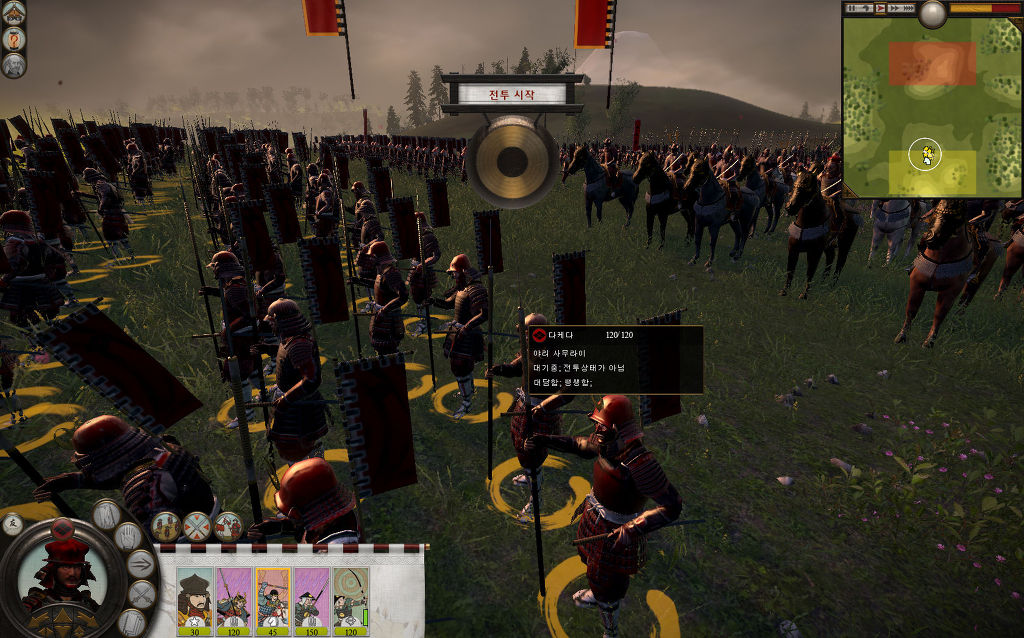This screenshot has height=638, width=1024.
Task: Click the general's portrait in the circular panel
Action: click(65, 578)
